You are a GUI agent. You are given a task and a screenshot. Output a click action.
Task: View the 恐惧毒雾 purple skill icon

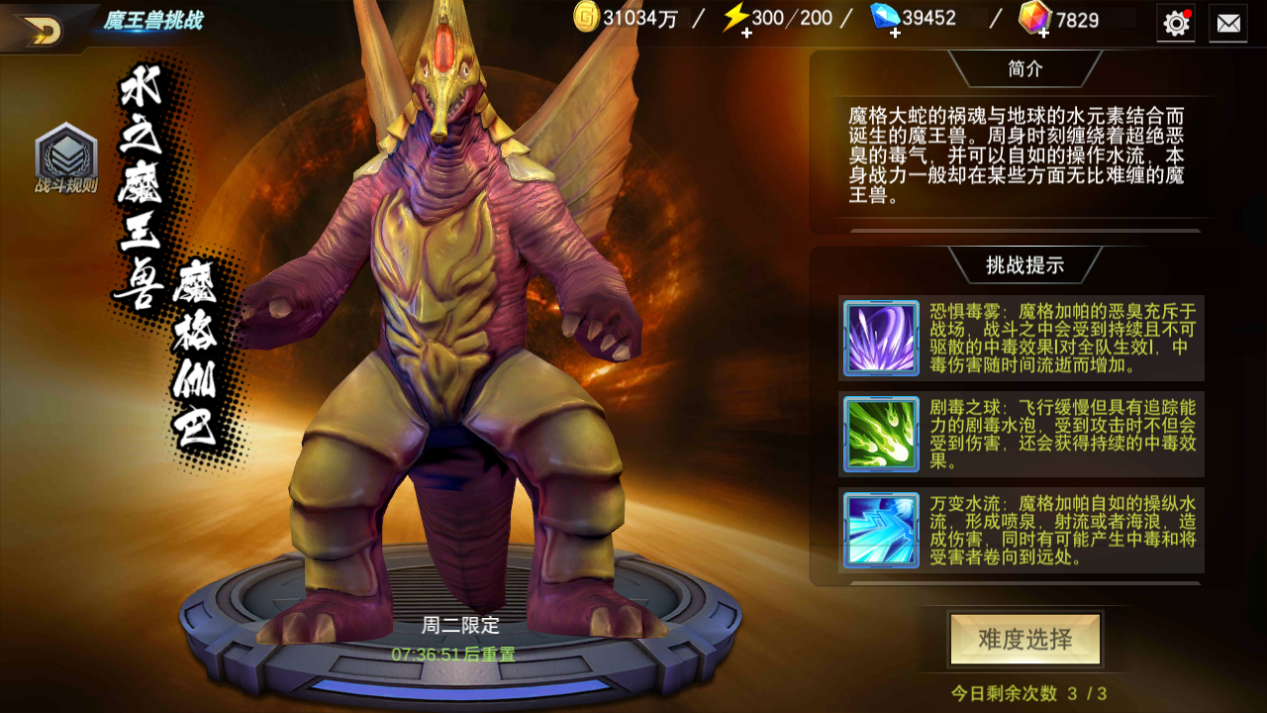pyautogui.click(x=880, y=338)
